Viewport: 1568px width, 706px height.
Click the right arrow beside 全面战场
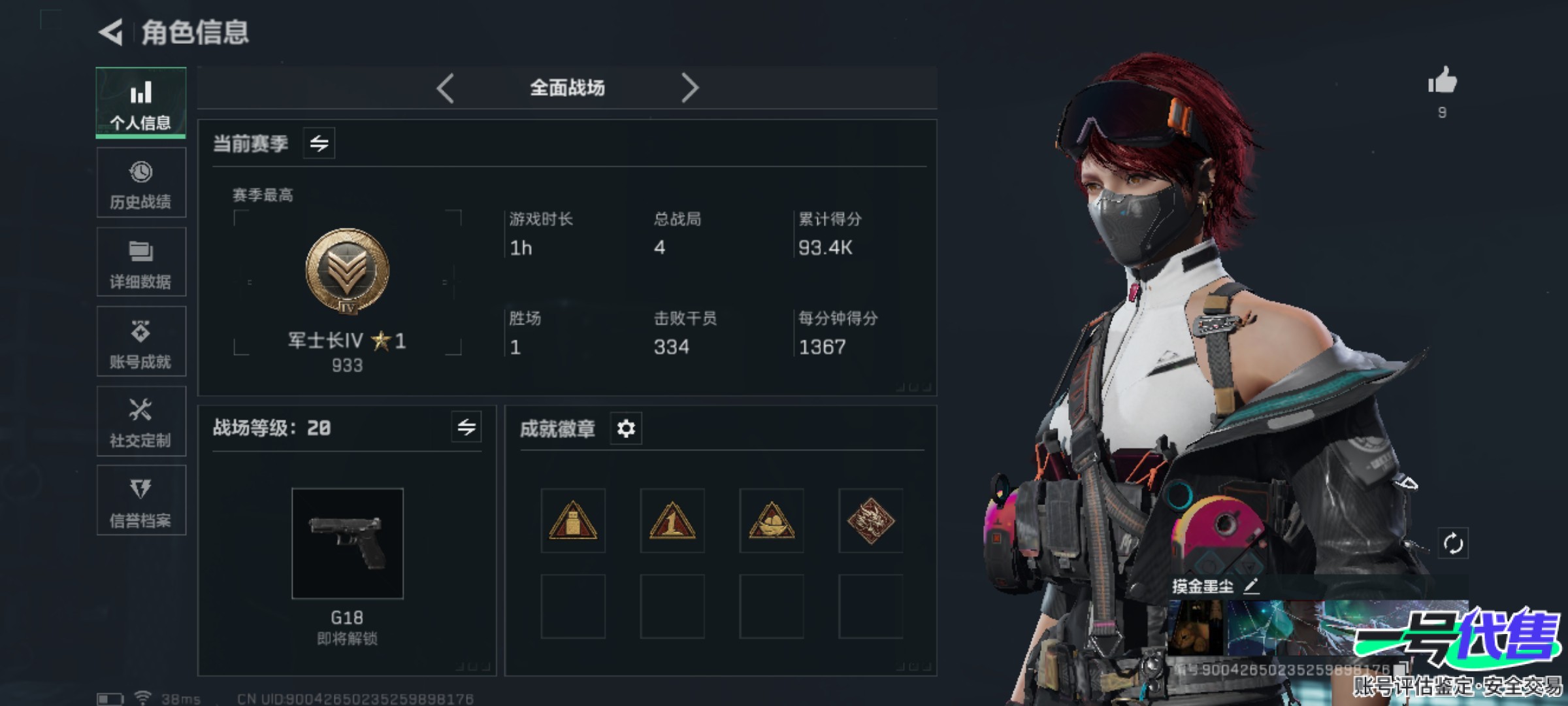click(690, 88)
